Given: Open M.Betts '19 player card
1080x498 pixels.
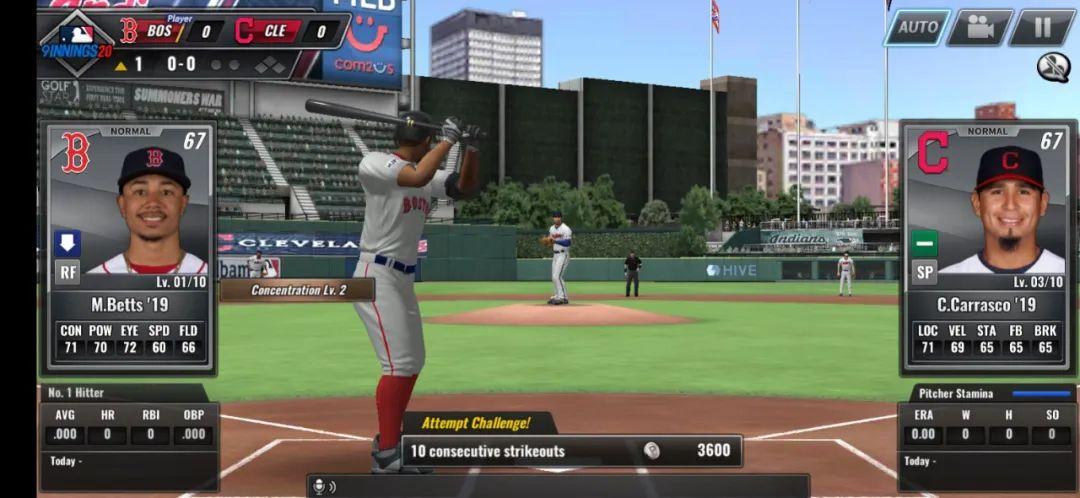Looking at the screenshot, I should coord(127,245).
